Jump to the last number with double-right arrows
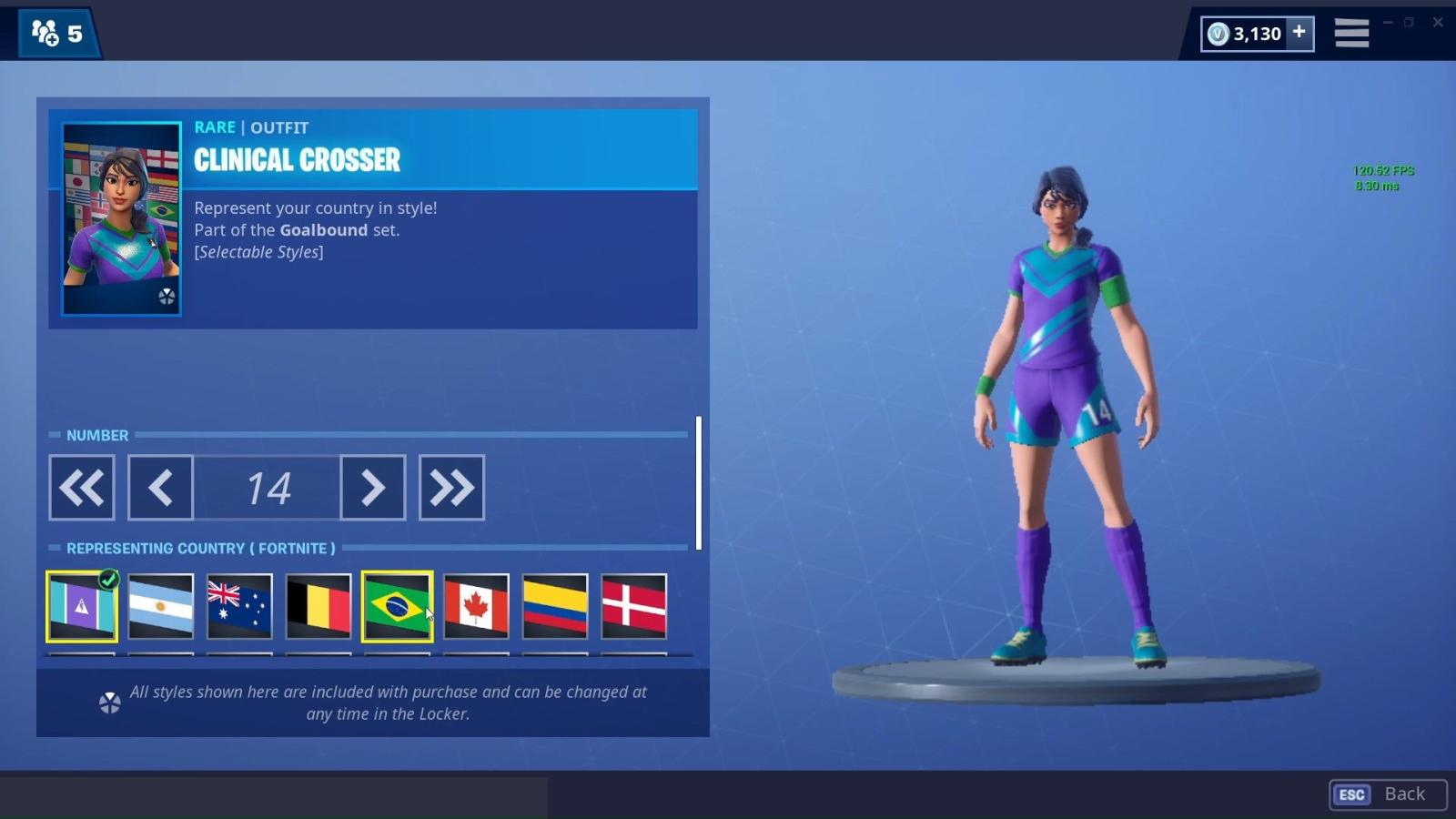 (452, 488)
